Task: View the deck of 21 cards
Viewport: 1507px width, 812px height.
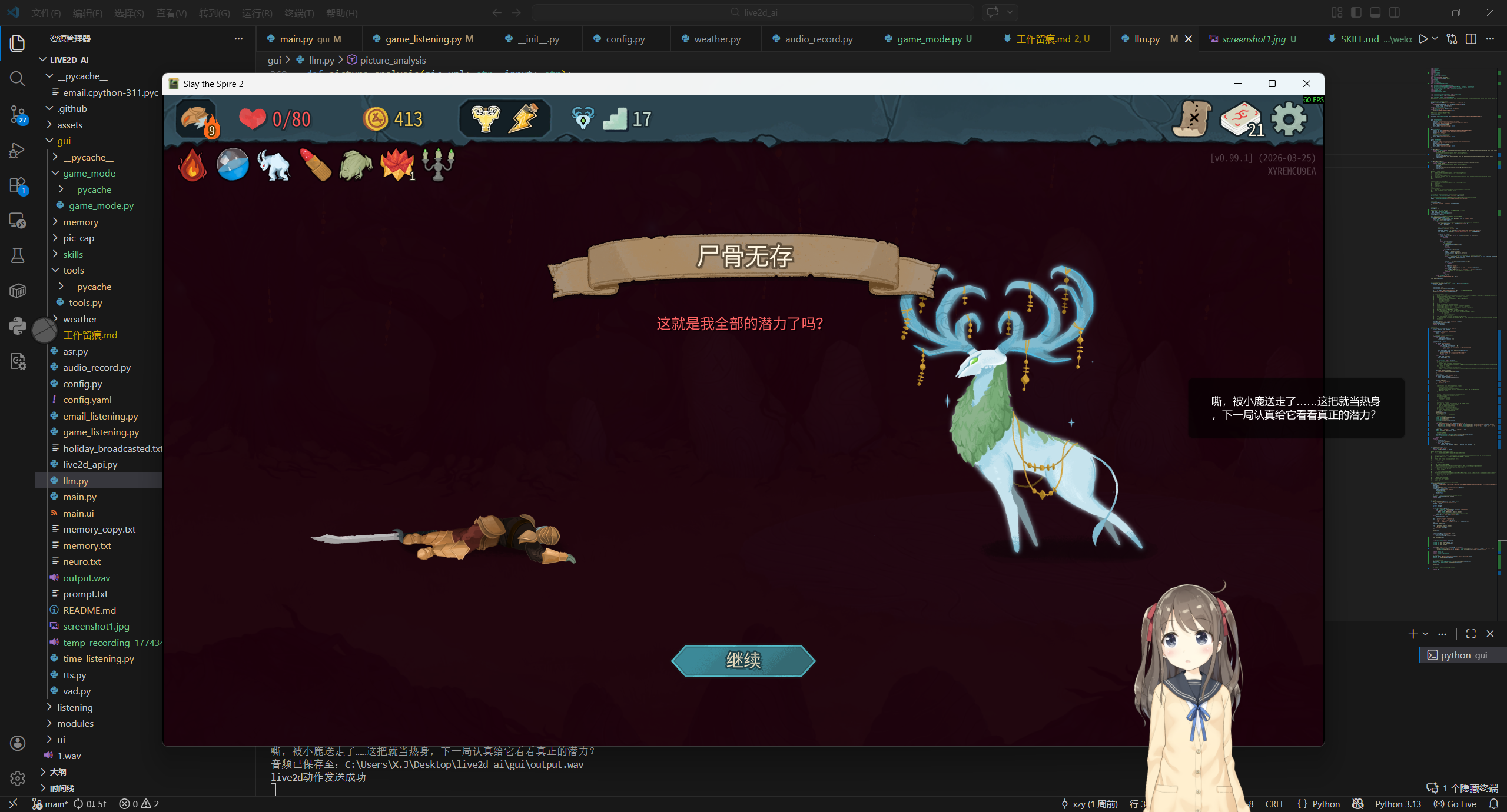Action: tap(1242, 119)
